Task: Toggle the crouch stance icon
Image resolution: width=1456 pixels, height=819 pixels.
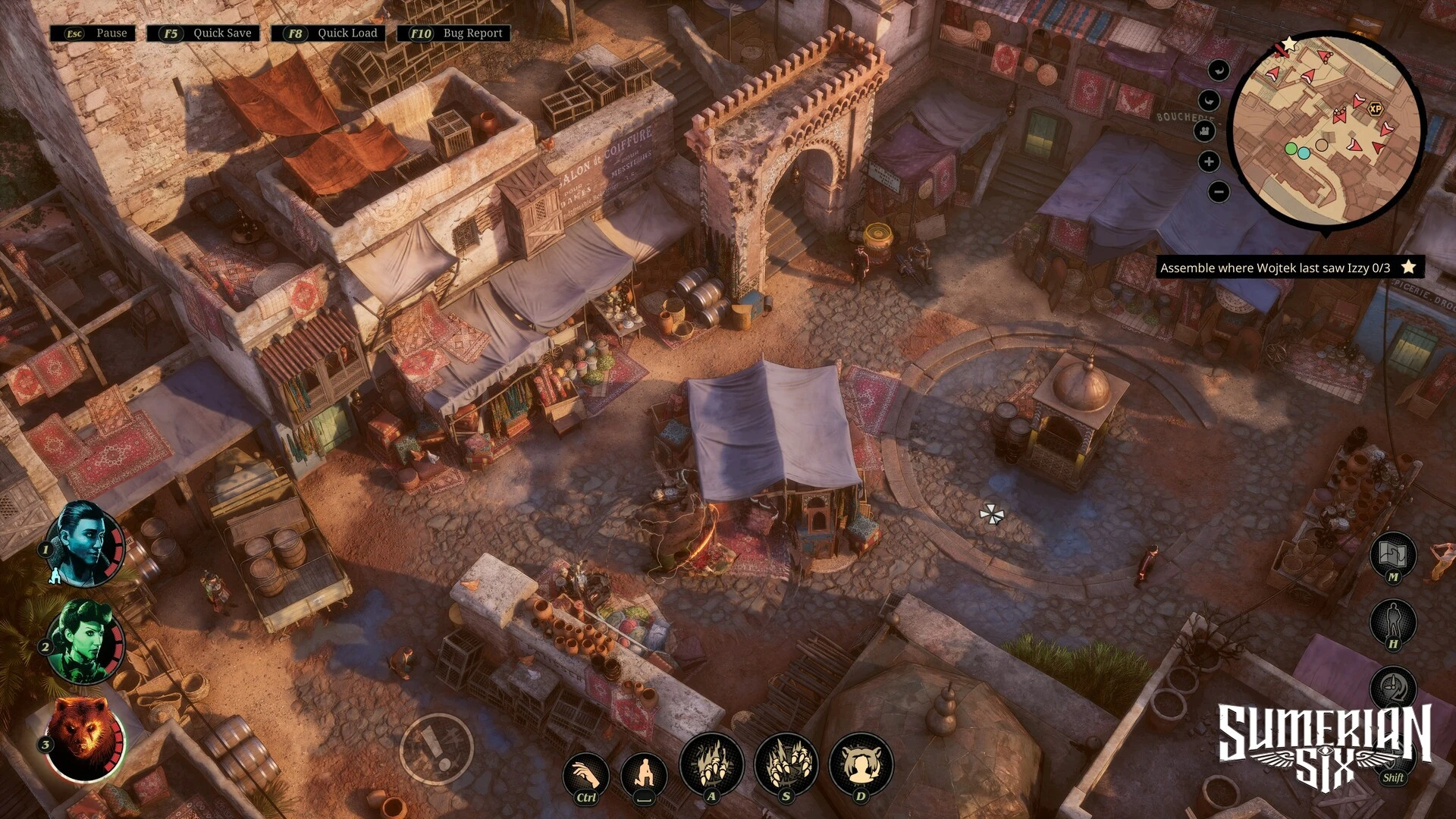Action: tap(644, 775)
